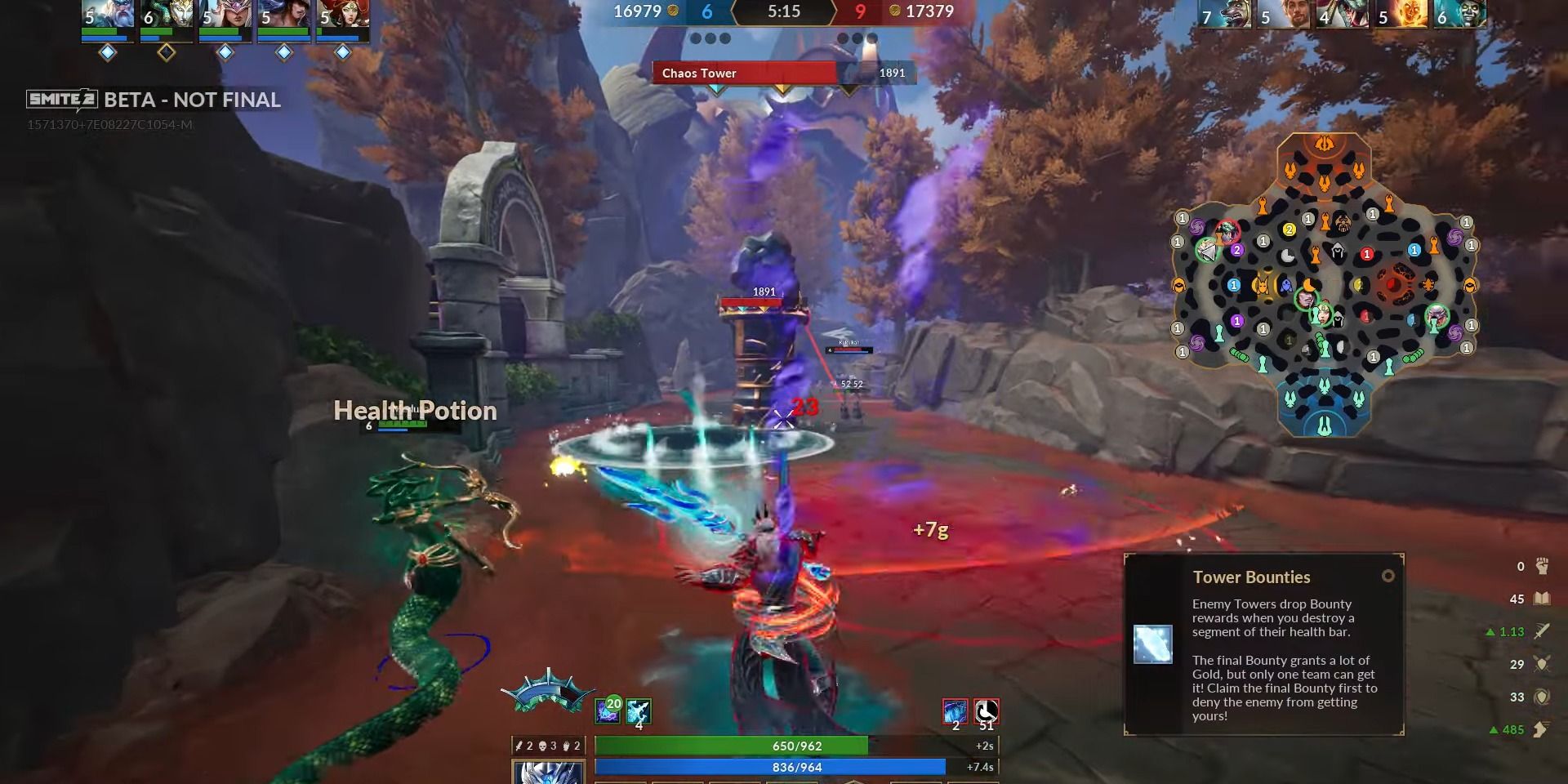Click the red-bordered white curved-arrow debuff icon

(987, 710)
